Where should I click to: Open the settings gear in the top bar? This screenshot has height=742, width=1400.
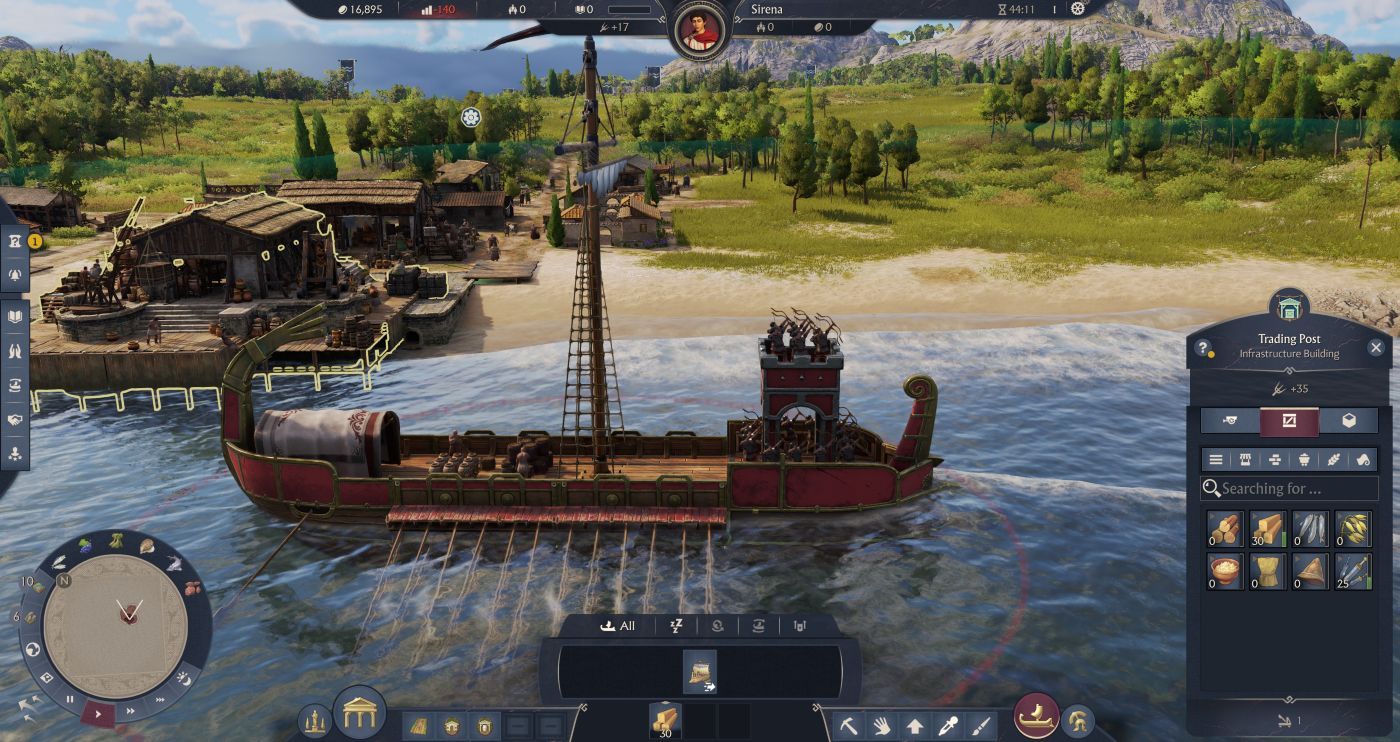click(x=1077, y=9)
